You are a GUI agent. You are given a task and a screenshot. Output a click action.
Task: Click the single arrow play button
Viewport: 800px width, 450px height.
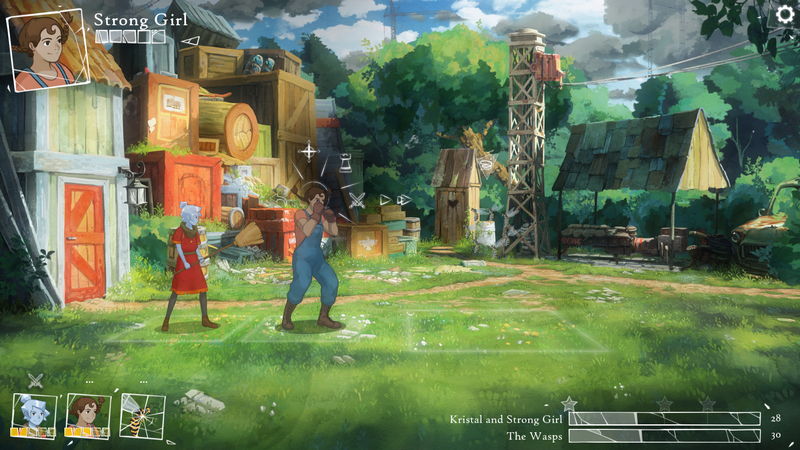(x=385, y=200)
